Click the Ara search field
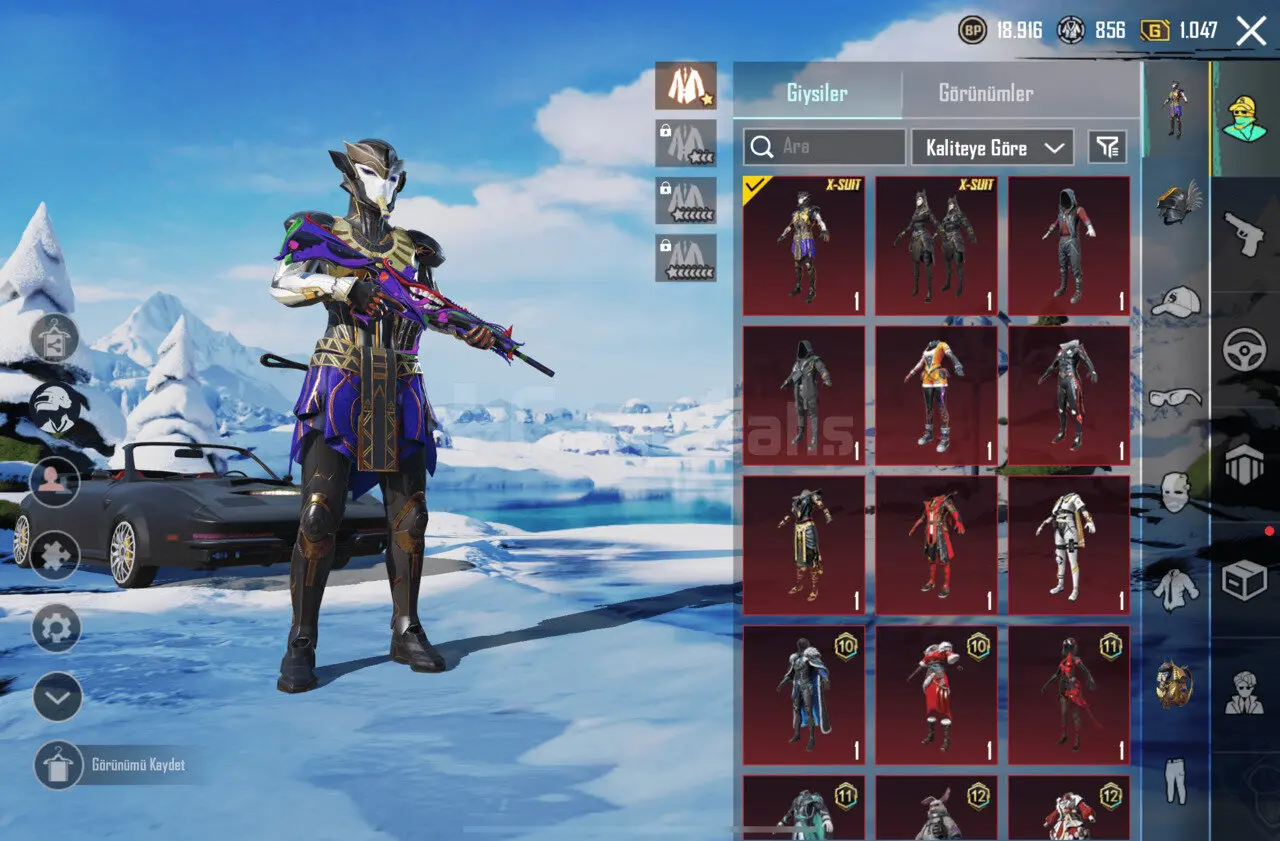Screen dimensions: 1280x841 pyautogui.click(x=824, y=147)
